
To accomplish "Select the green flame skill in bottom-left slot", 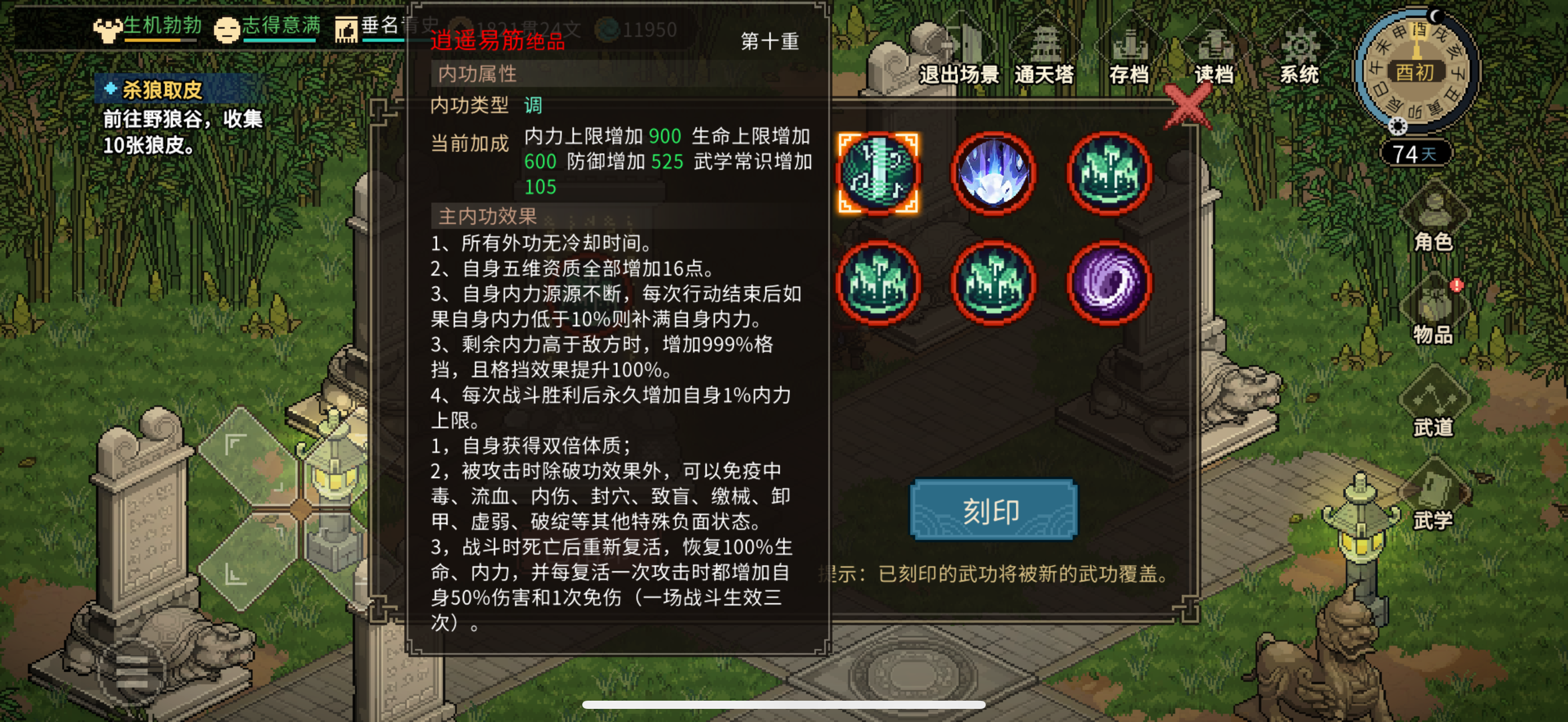I will [x=879, y=284].
